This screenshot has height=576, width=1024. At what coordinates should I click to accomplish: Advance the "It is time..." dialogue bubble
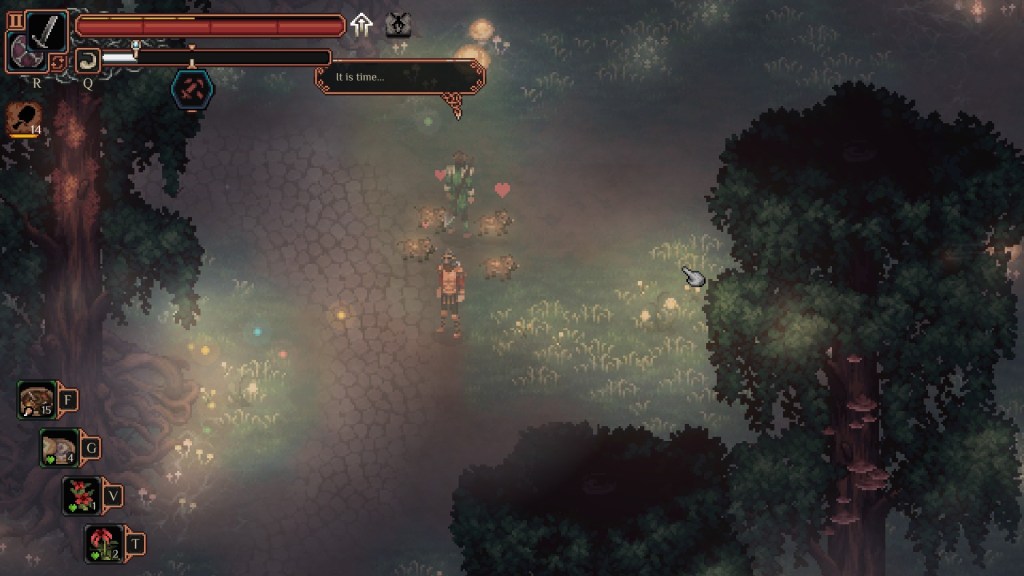coord(400,77)
